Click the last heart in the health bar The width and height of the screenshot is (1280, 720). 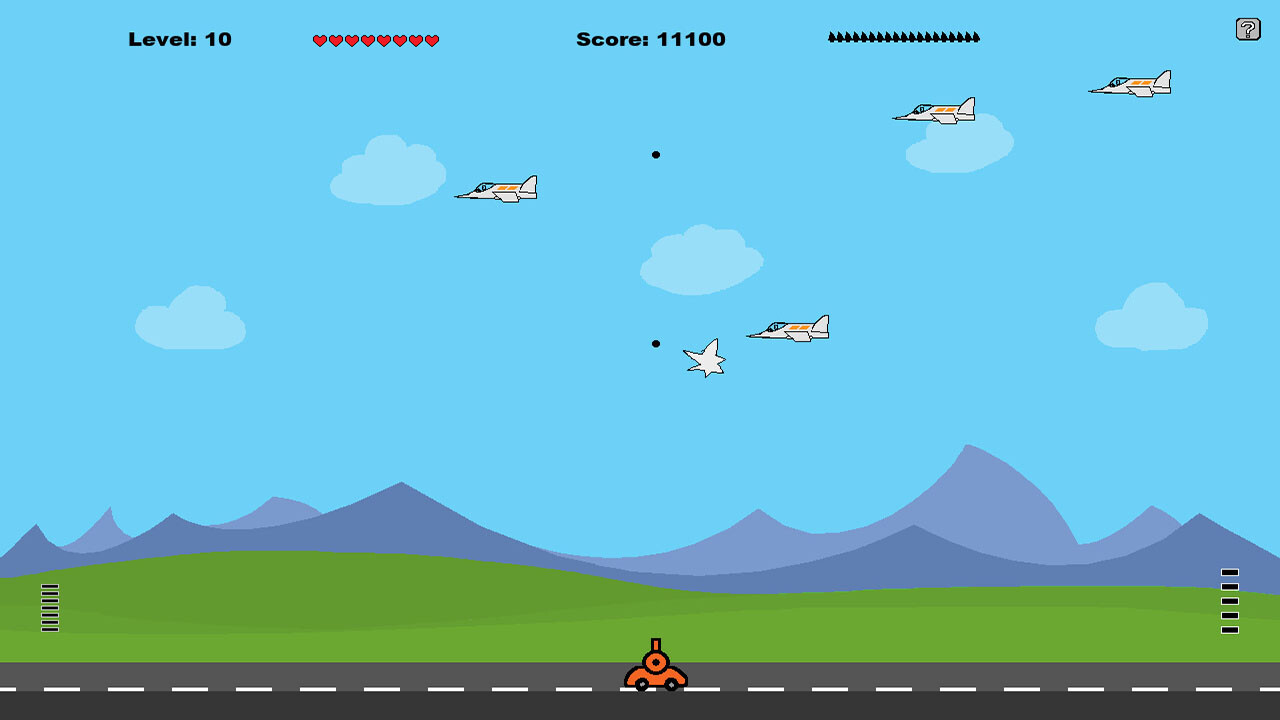432,40
